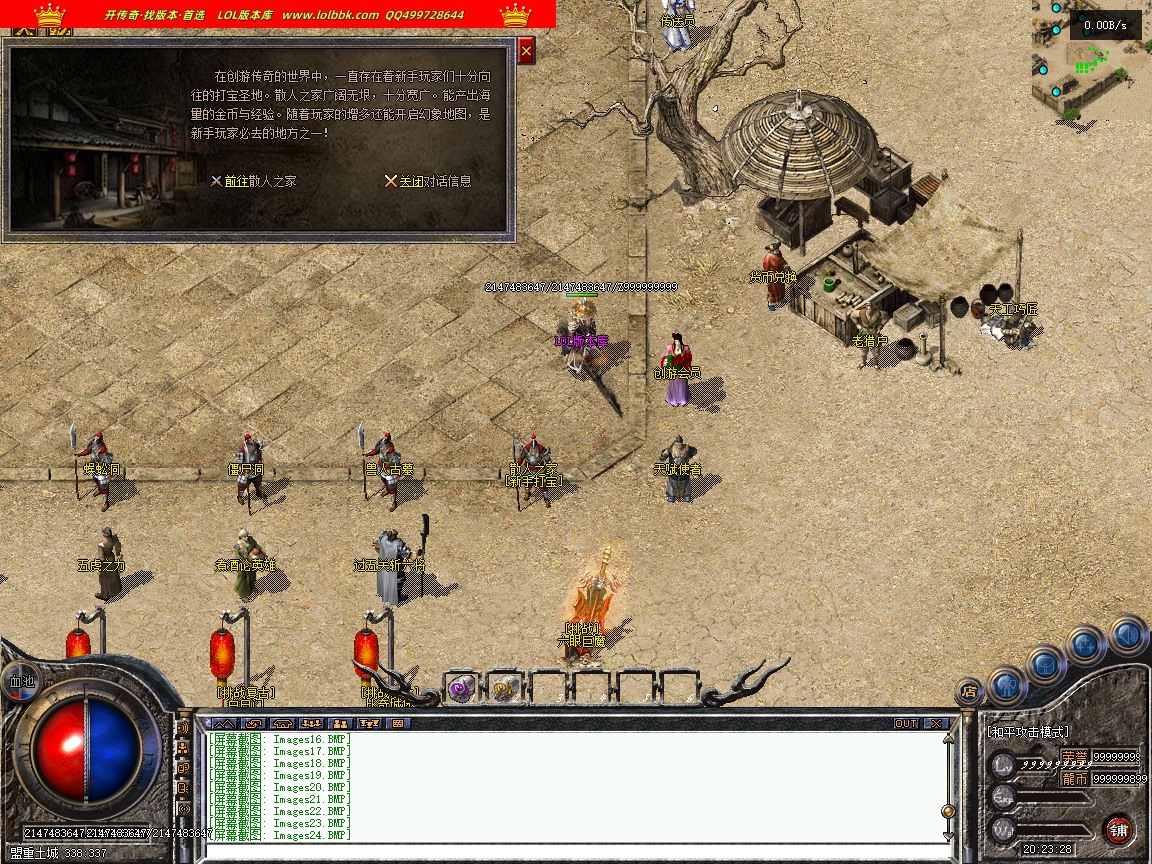Open the 店 shop button

click(x=968, y=690)
